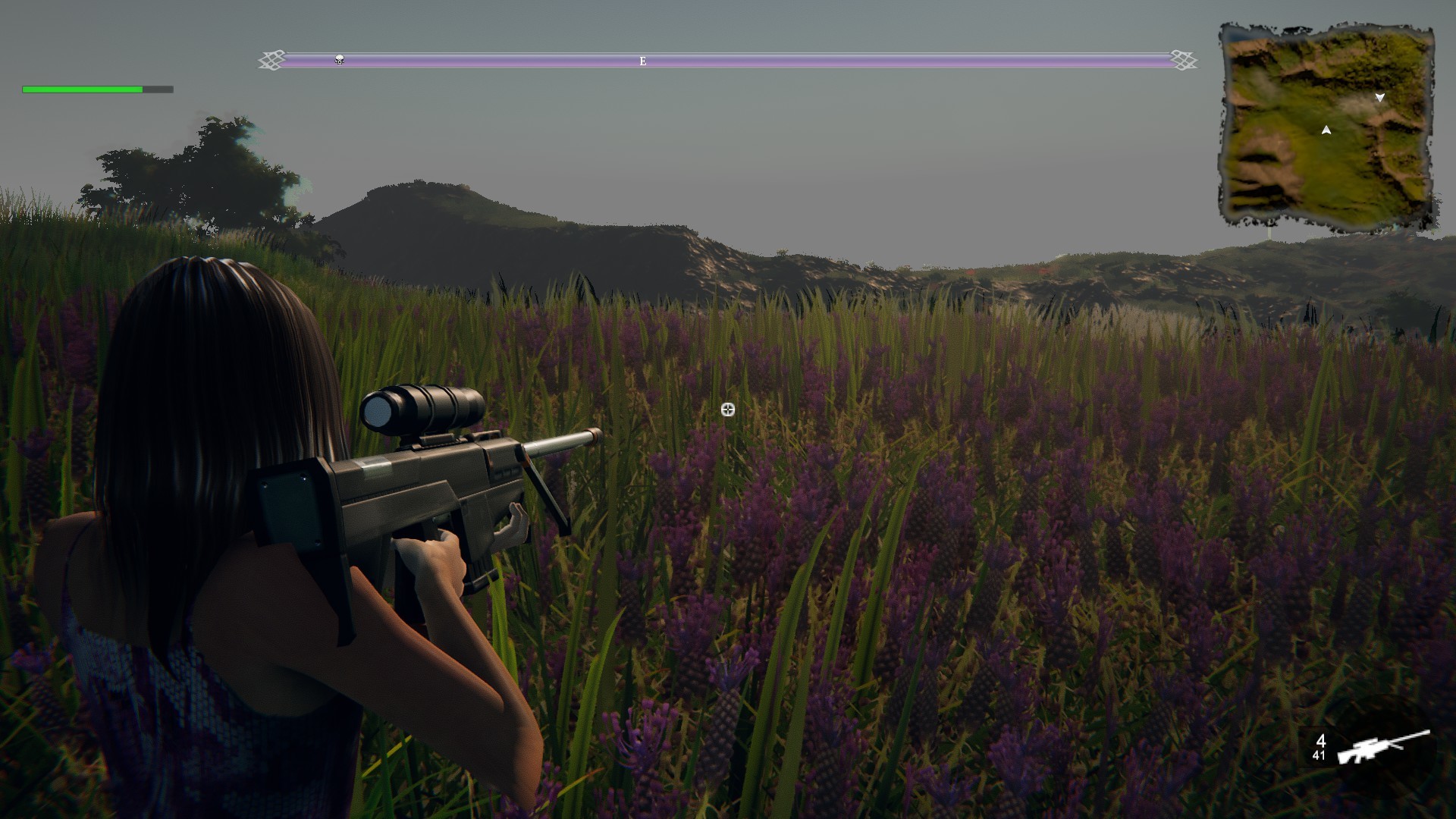Screen dimensions: 1456x819
Task: Click the cloud shown on the minimap
Action: pyautogui.click(x=1352, y=102)
